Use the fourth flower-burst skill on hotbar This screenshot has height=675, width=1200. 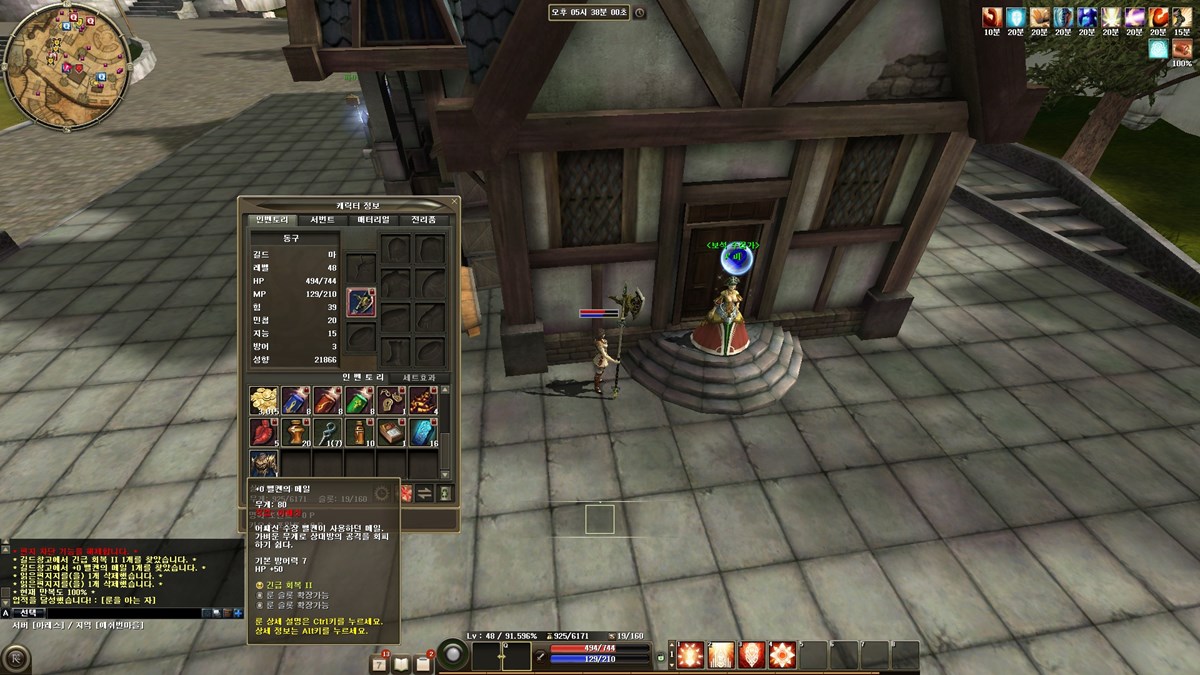point(783,655)
